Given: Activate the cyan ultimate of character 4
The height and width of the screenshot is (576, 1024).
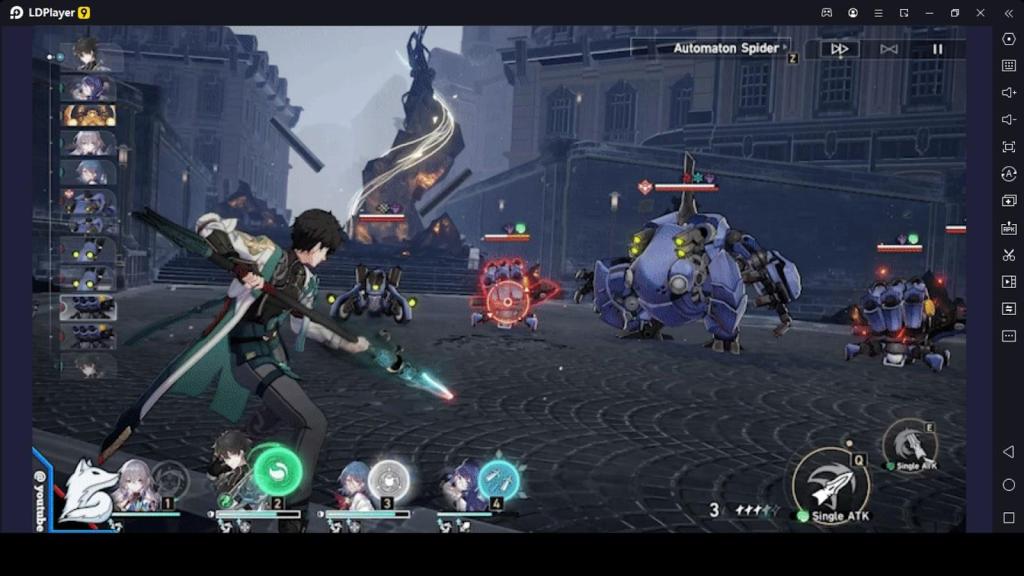Looking at the screenshot, I should click(498, 481).
